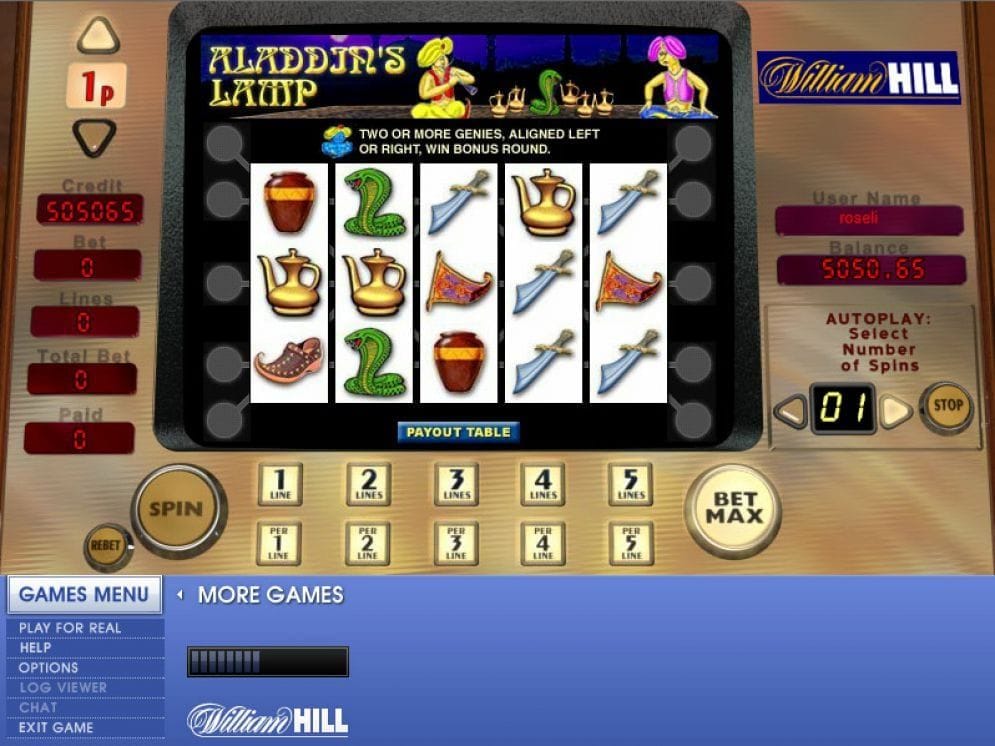Decrease coin value with the down arrow

[97, 136]
